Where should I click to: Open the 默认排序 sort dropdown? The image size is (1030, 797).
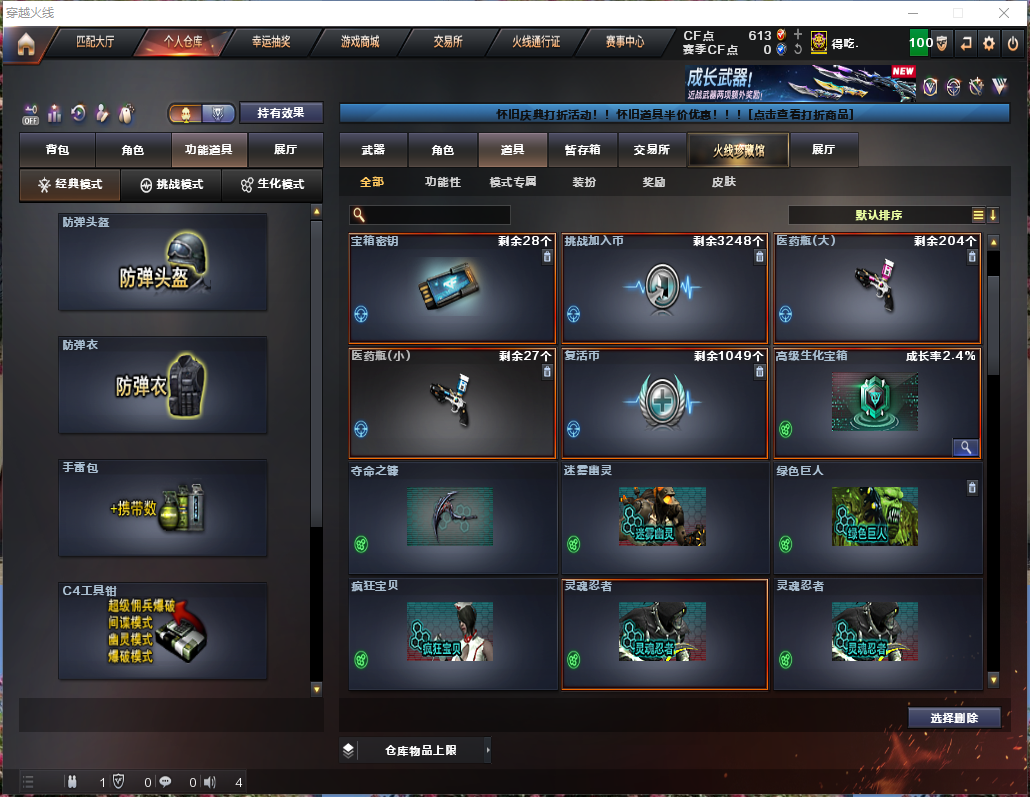click(878, 215)
